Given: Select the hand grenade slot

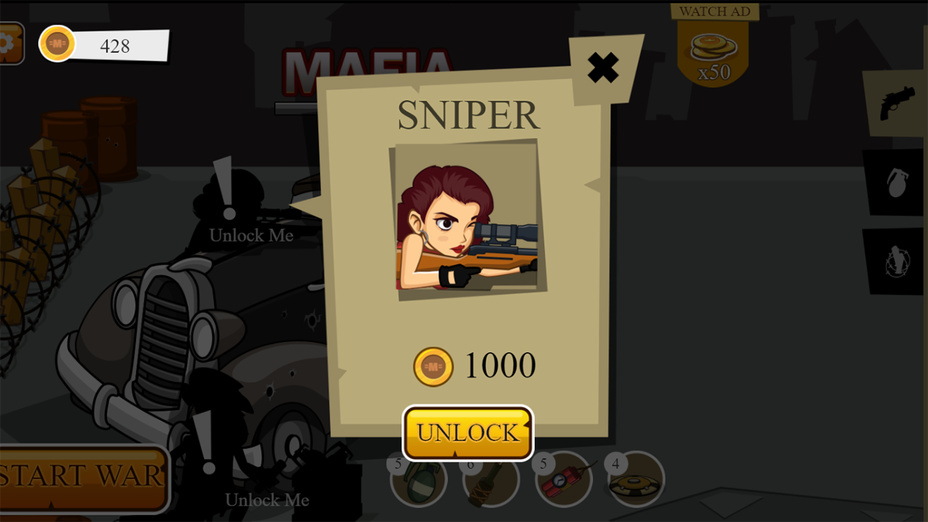Looking at the screenshot, I should pyautogui.click(x=418, y=482).
